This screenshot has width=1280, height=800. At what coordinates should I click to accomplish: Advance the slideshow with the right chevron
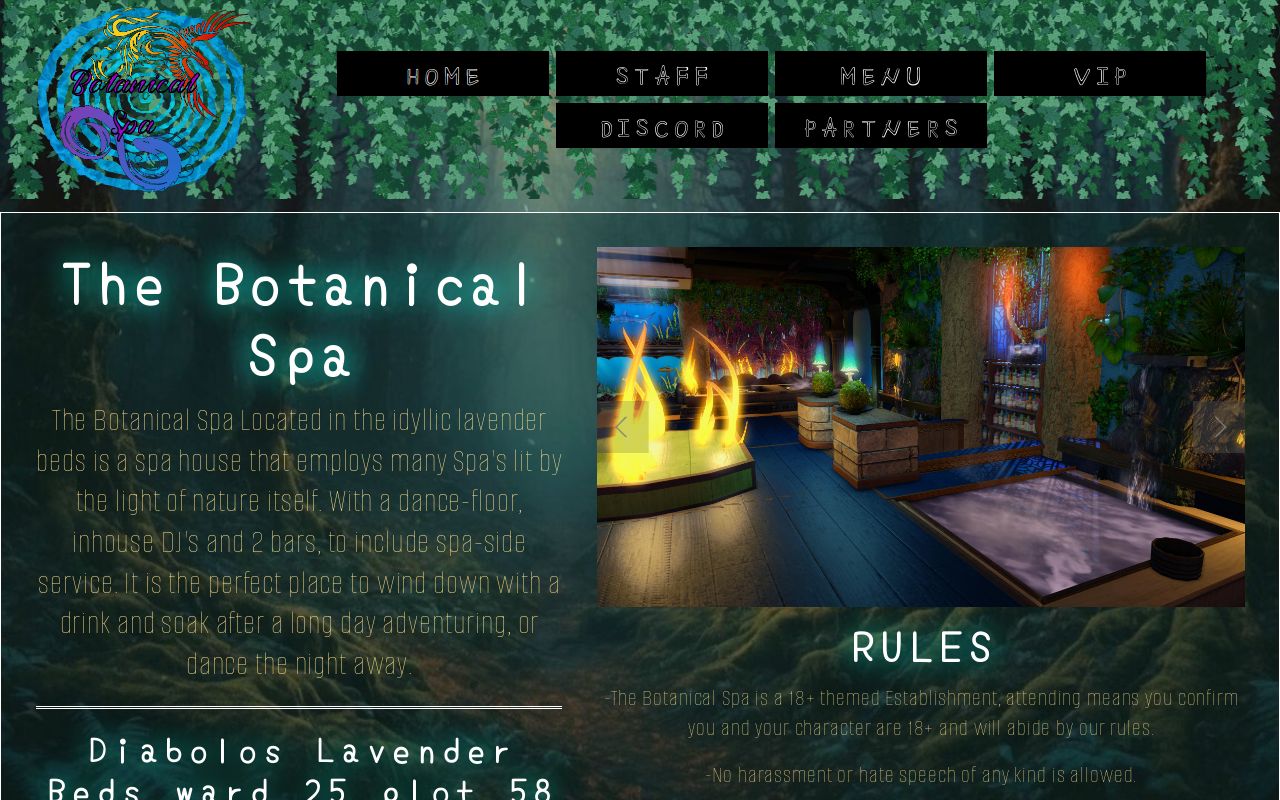click(x=1221, y=427)
